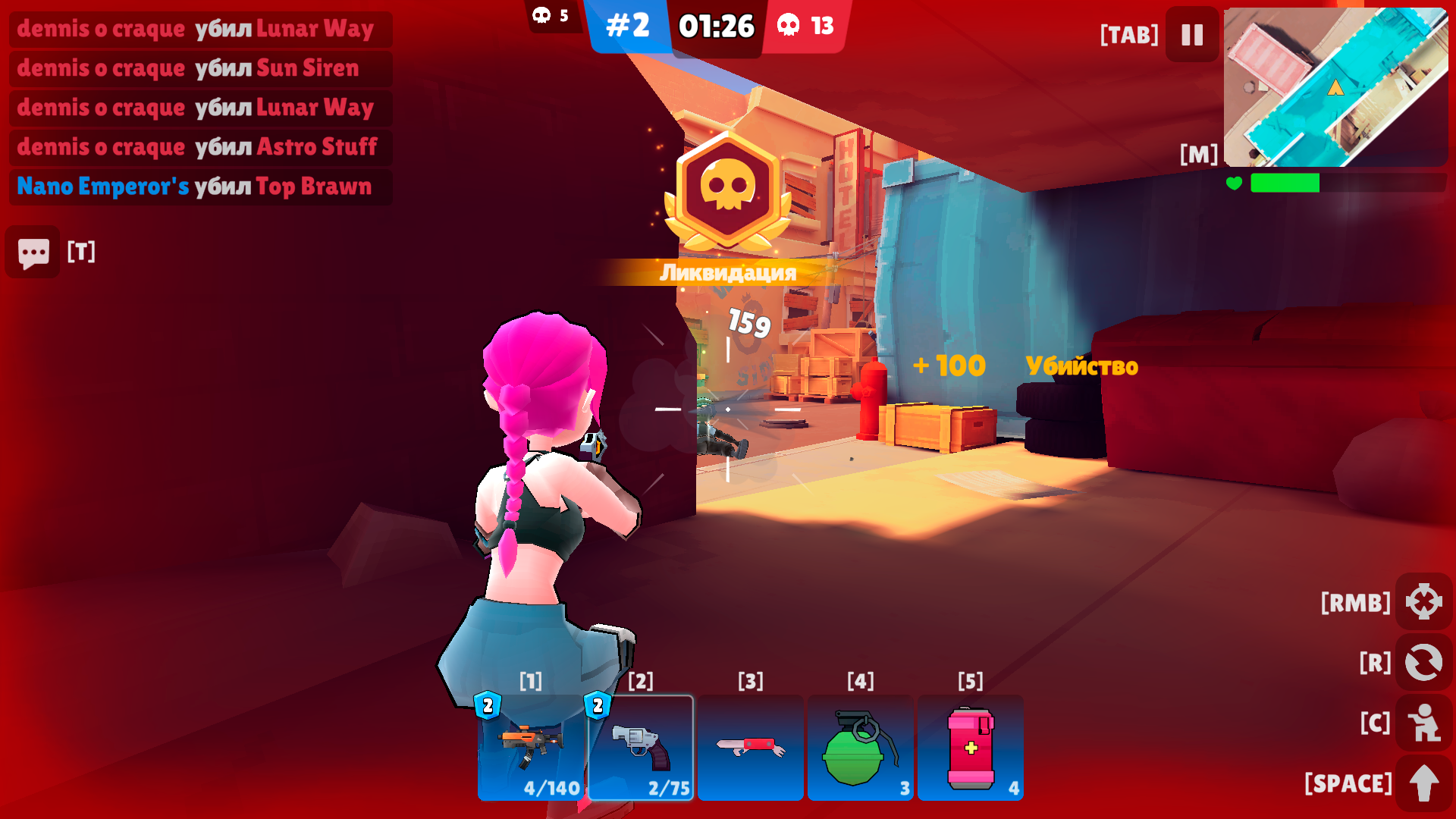Select the assault rifle in slot 1
Image resolution: width=1456 pixels, height=819 pixels.
tap(529, 747)
